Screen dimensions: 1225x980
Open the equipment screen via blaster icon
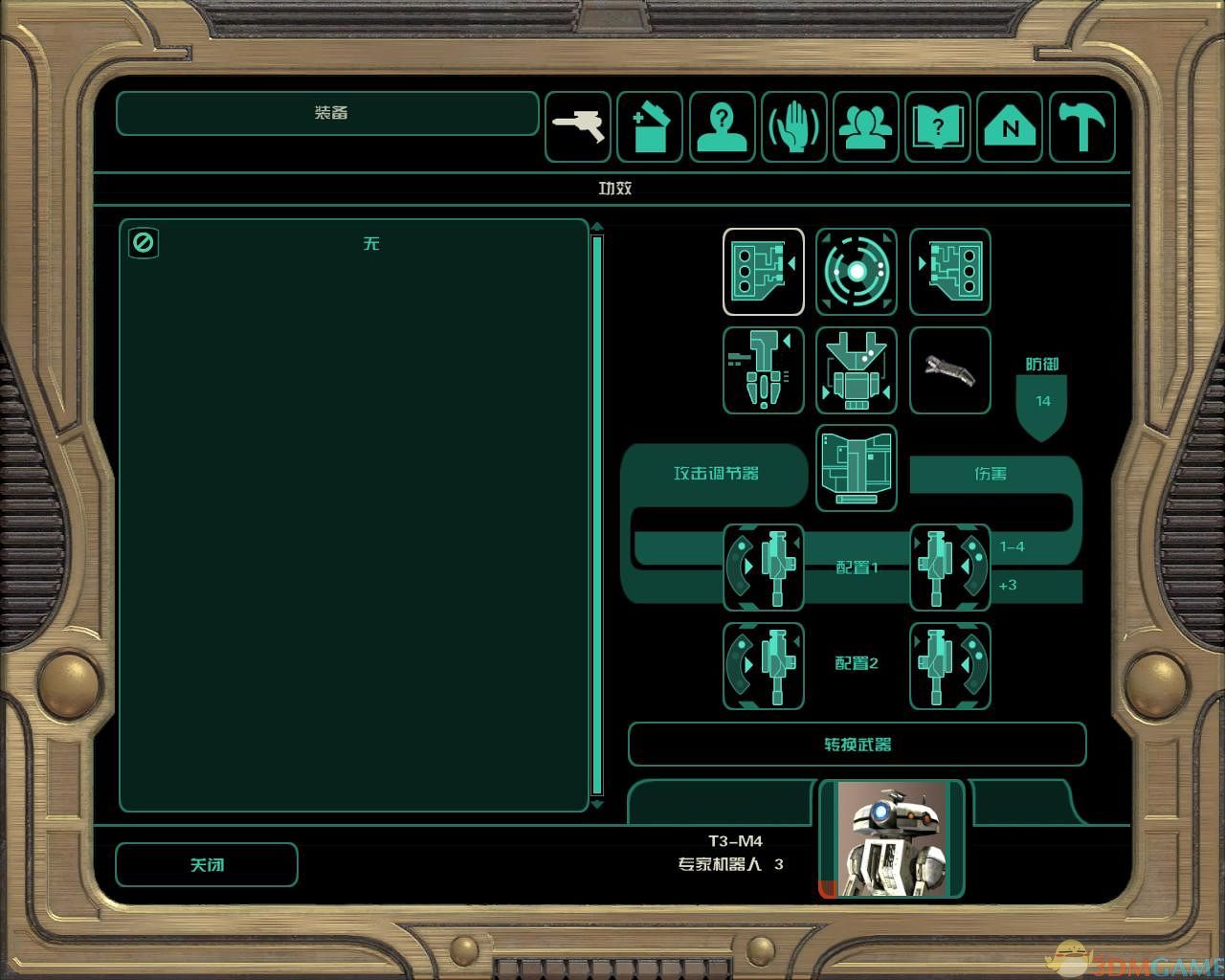pyautogui.click(x=578, y=127)
